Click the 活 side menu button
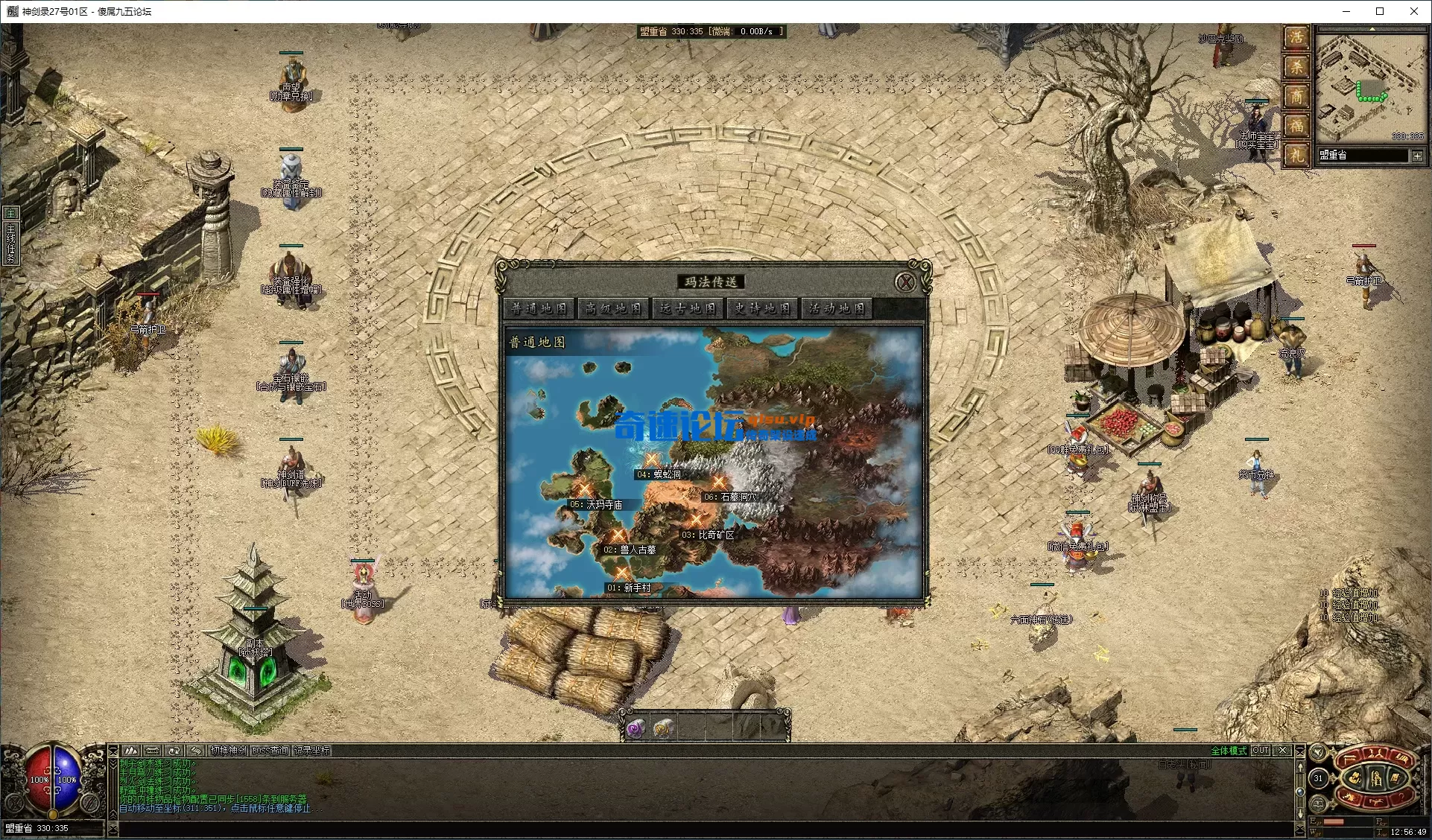1432x840 pixels. [1296, 37]
